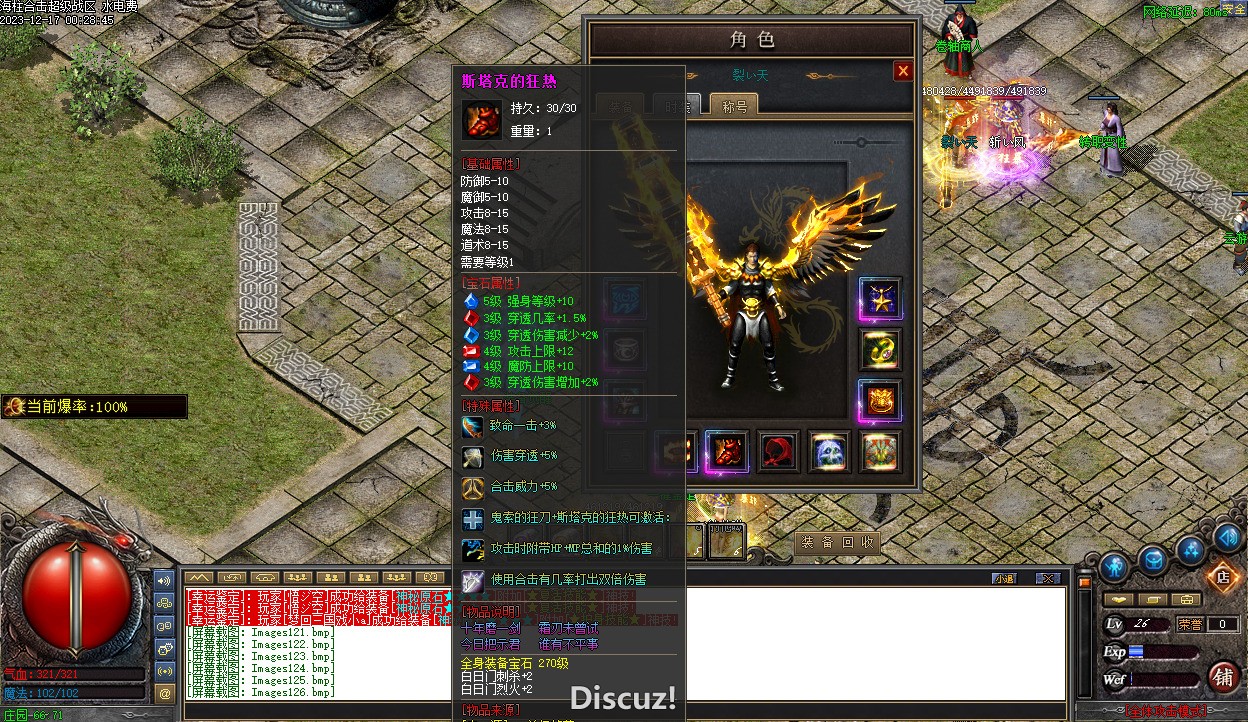Select the lion-face charm equipment slot
Viewport: 1248px width, 722px height.
(x=880, y=401)
